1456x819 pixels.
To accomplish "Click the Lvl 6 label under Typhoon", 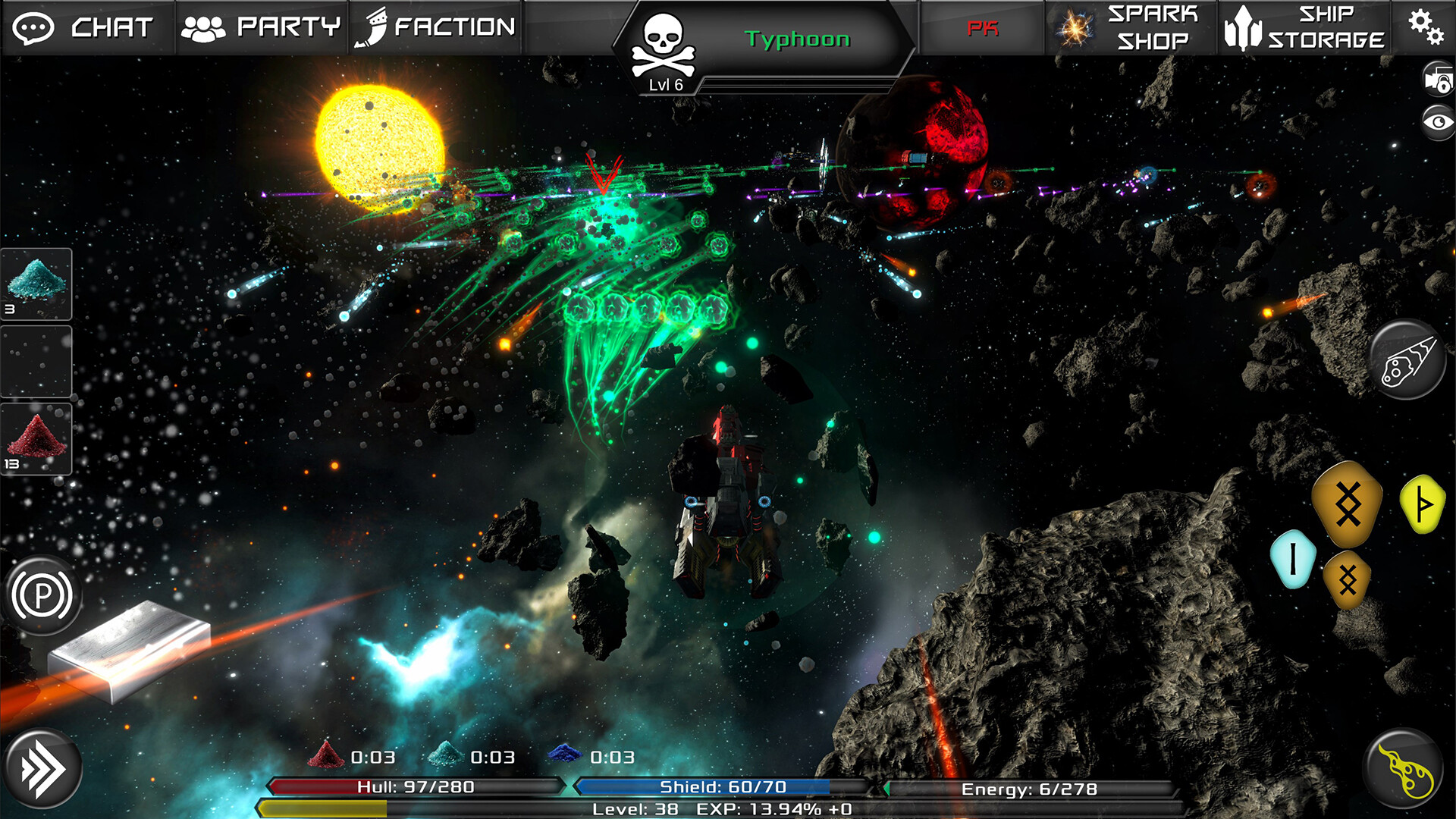I will (x=666, y=83).
